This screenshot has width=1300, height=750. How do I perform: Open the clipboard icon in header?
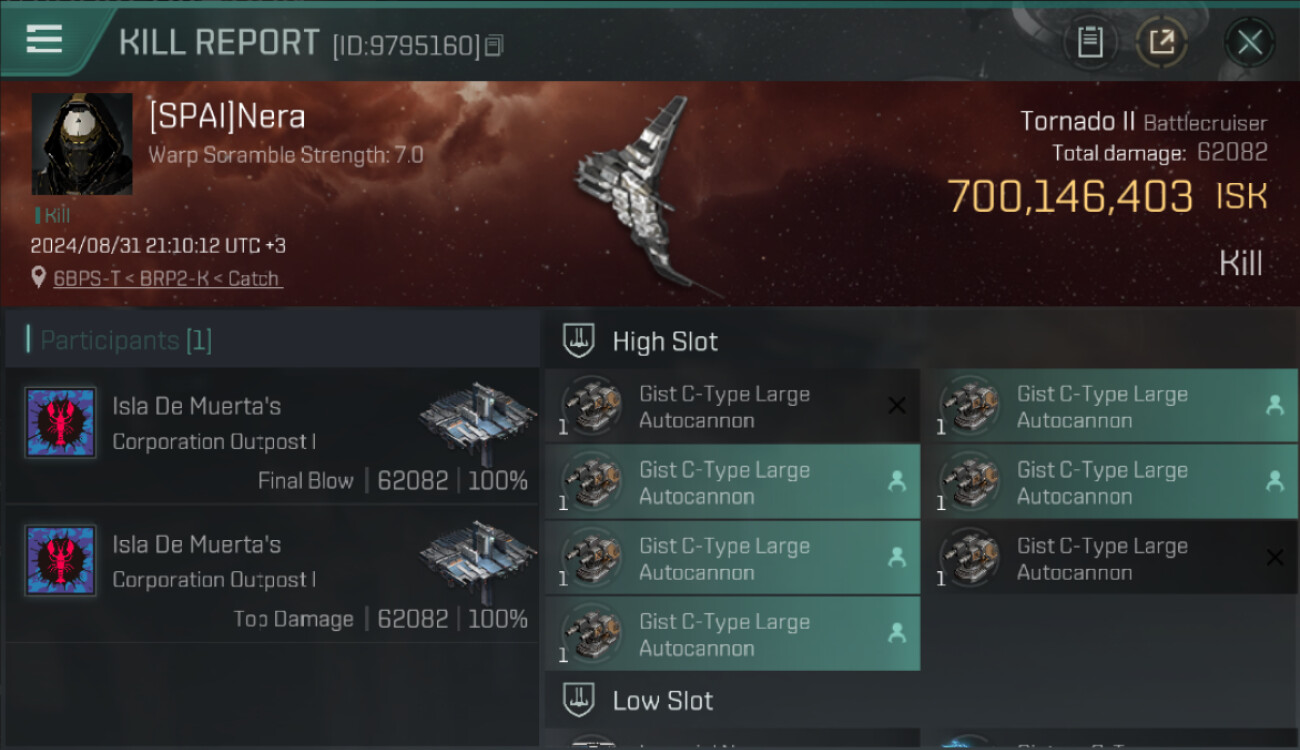coord(1090,43)
